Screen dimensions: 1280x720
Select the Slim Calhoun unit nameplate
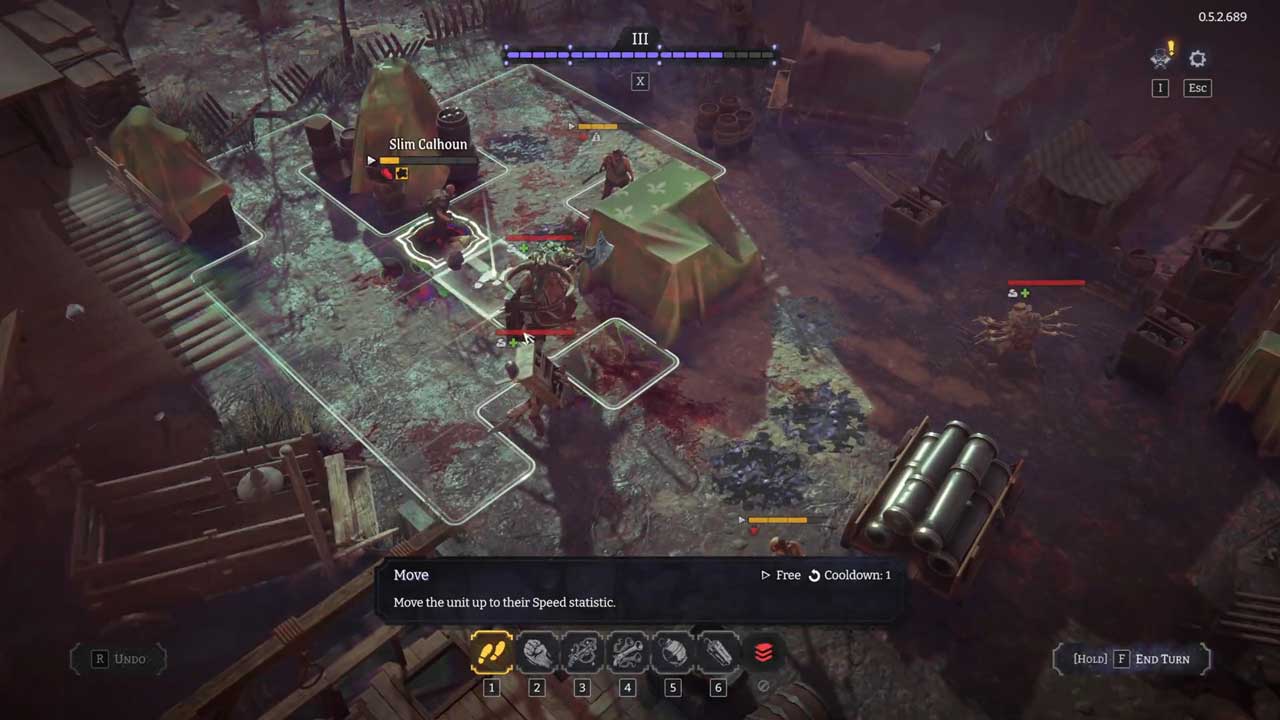pos(428,144)
